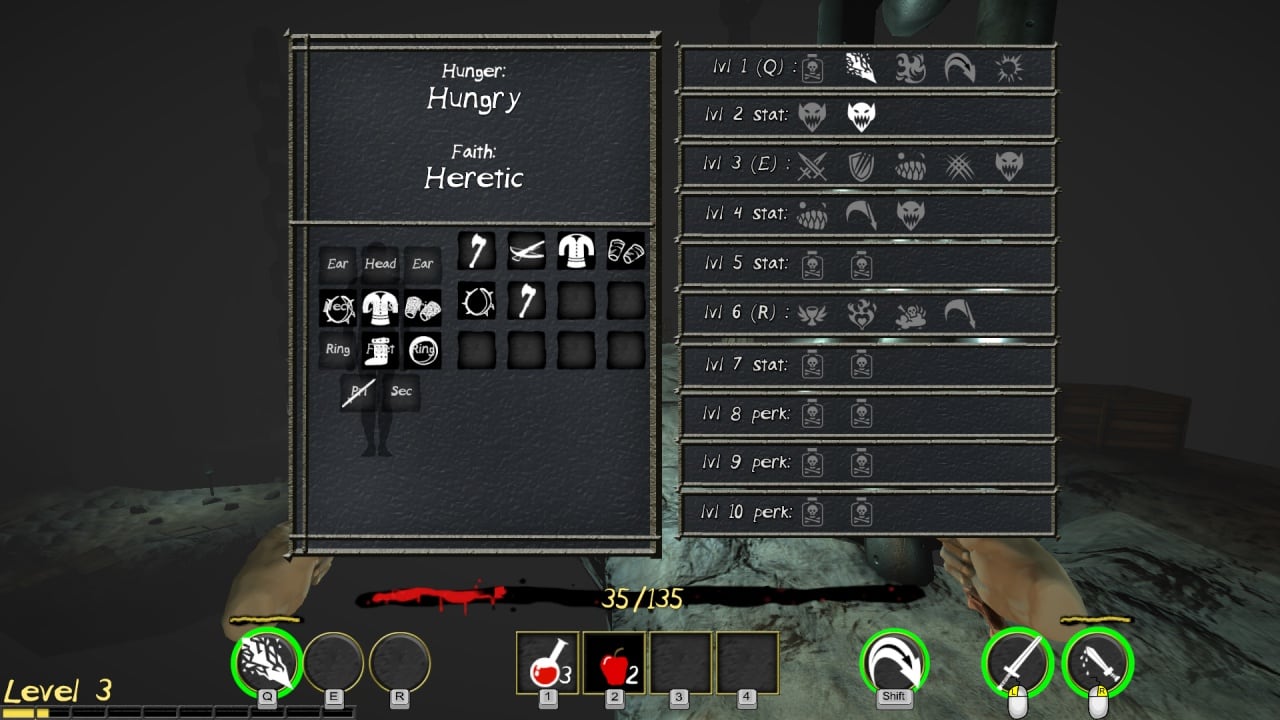The height and width of the screenshot is (720, 1280).
Task: Click the empty Sec weapon slot
Action: (x=401, y=392)
